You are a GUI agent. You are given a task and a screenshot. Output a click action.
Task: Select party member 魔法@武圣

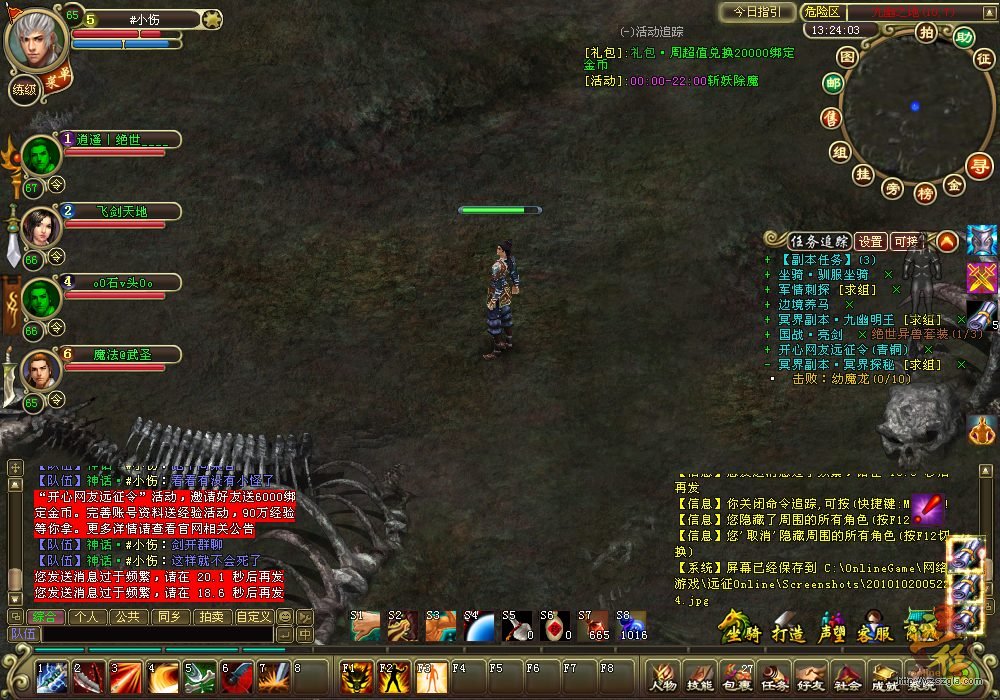[121, 354]
